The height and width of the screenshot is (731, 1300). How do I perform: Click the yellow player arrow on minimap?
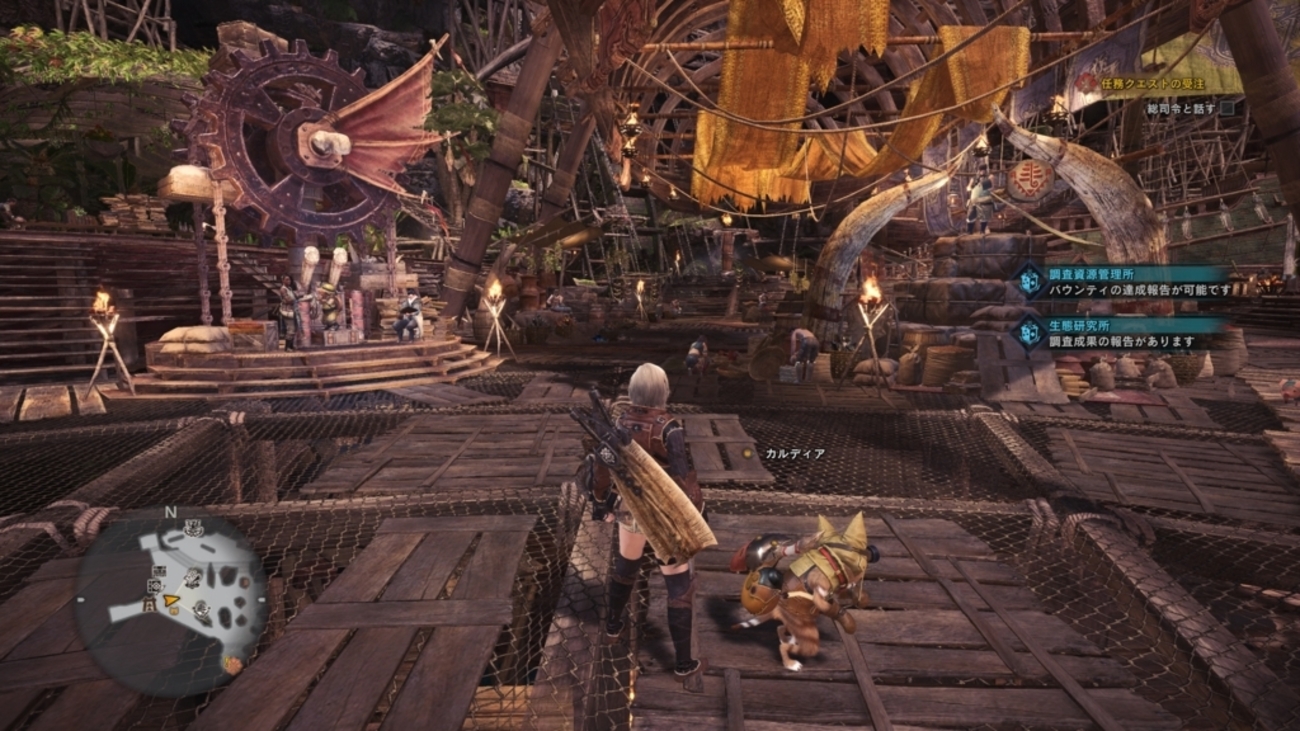coord(172,601)
